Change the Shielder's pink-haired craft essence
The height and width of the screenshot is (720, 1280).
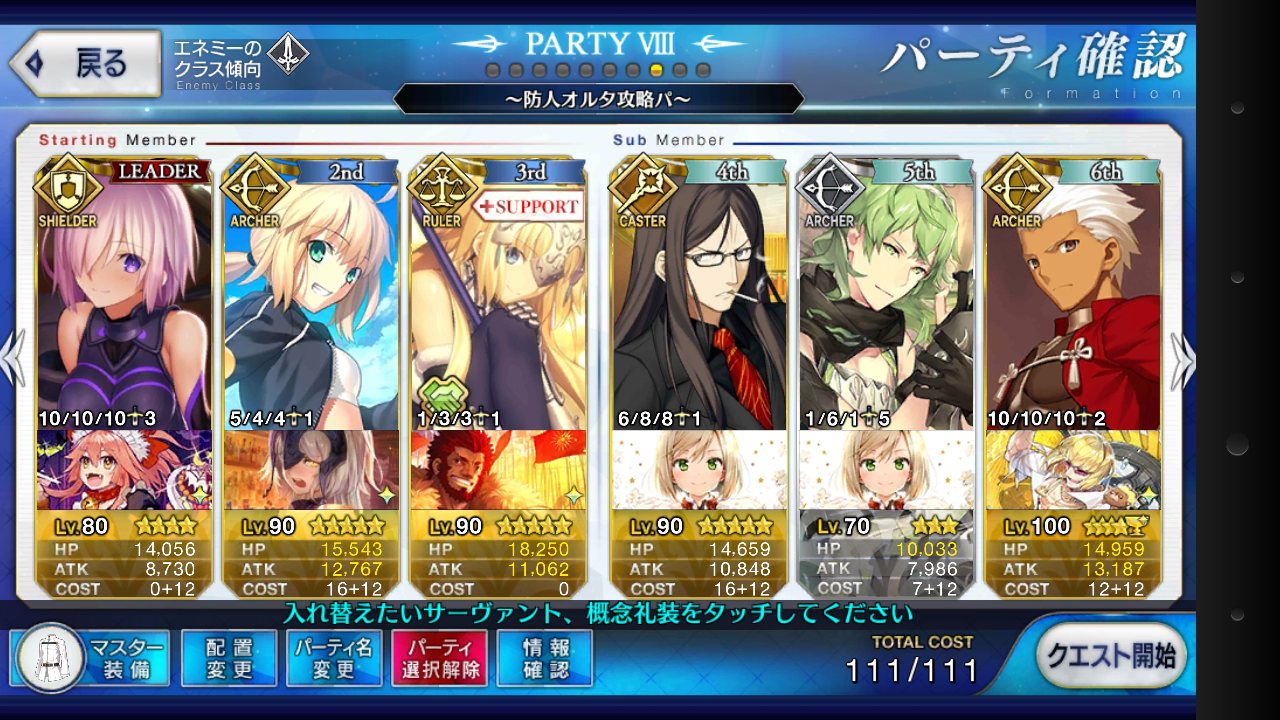[x=124, y=470]
